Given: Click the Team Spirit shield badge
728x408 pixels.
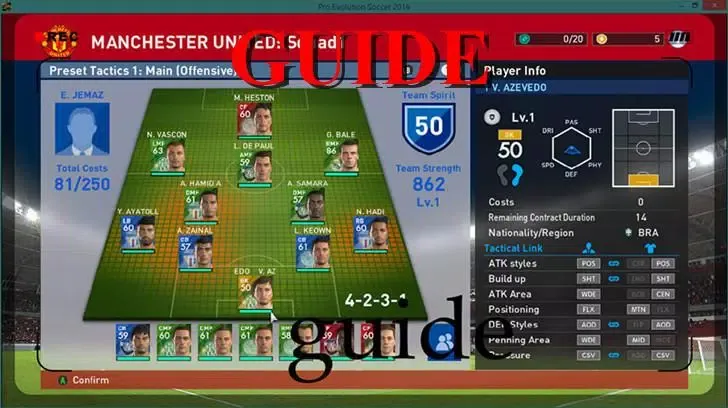Looking at the screenshot, I should (428, 128).
